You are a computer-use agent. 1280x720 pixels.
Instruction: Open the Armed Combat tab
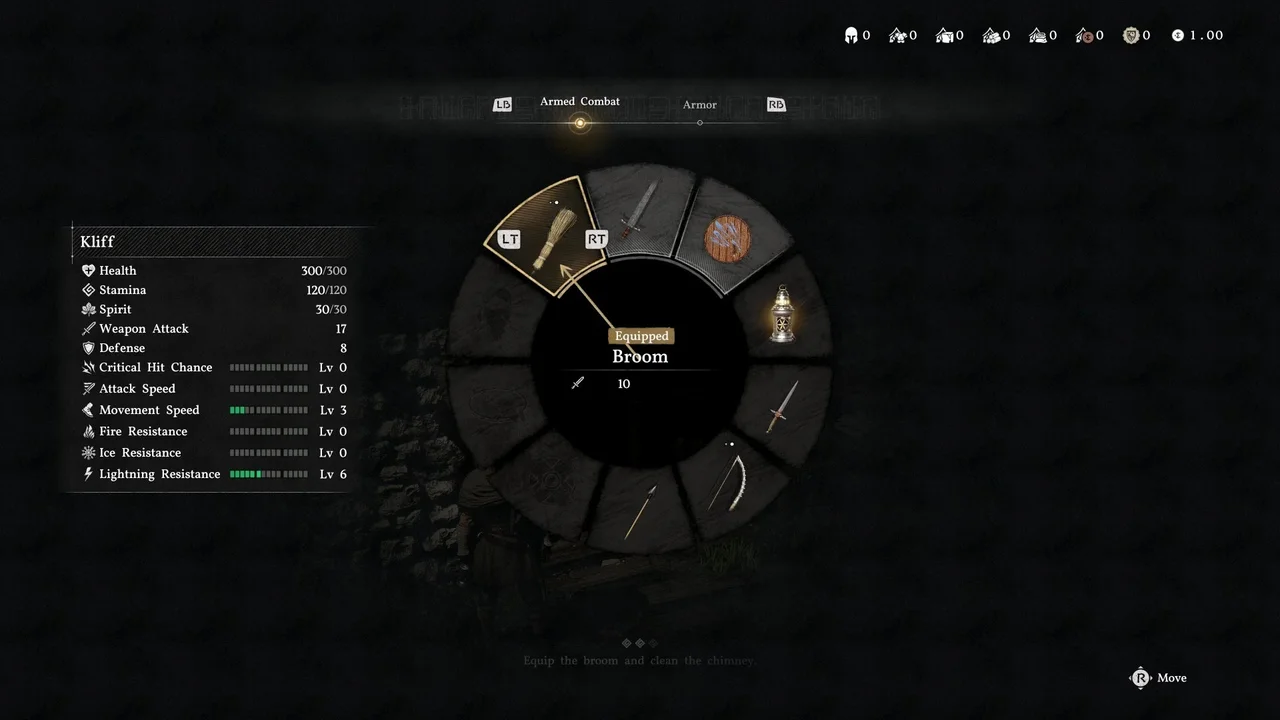(580, 102)
